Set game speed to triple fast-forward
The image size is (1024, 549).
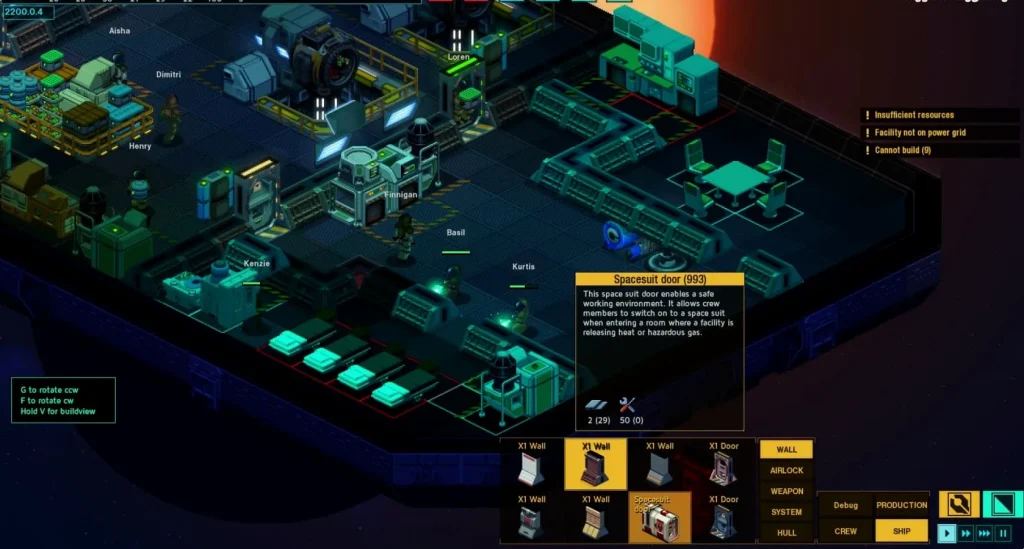click(985, 533)
